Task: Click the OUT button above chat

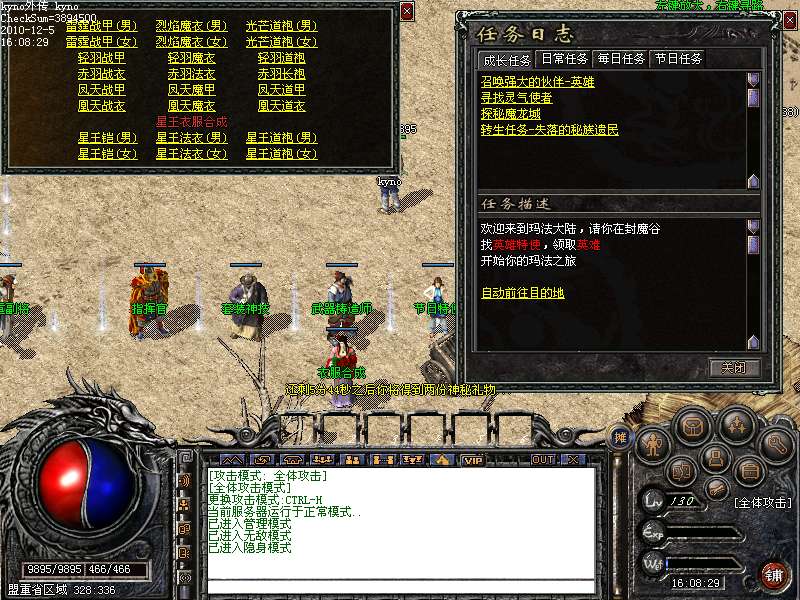Action: [x=542, y=460]
